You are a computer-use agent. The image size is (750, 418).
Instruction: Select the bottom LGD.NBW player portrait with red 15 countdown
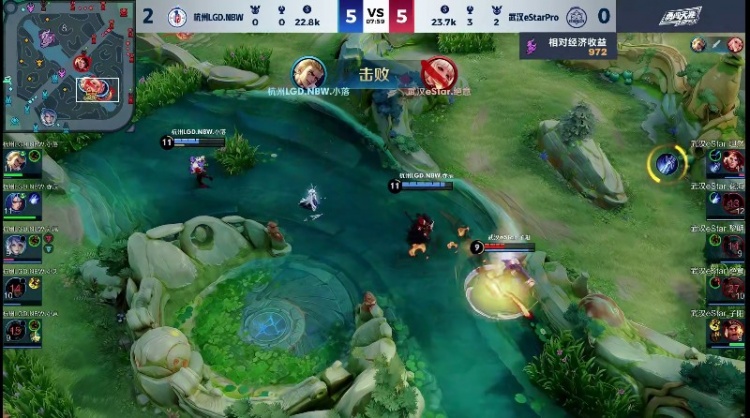16,330
